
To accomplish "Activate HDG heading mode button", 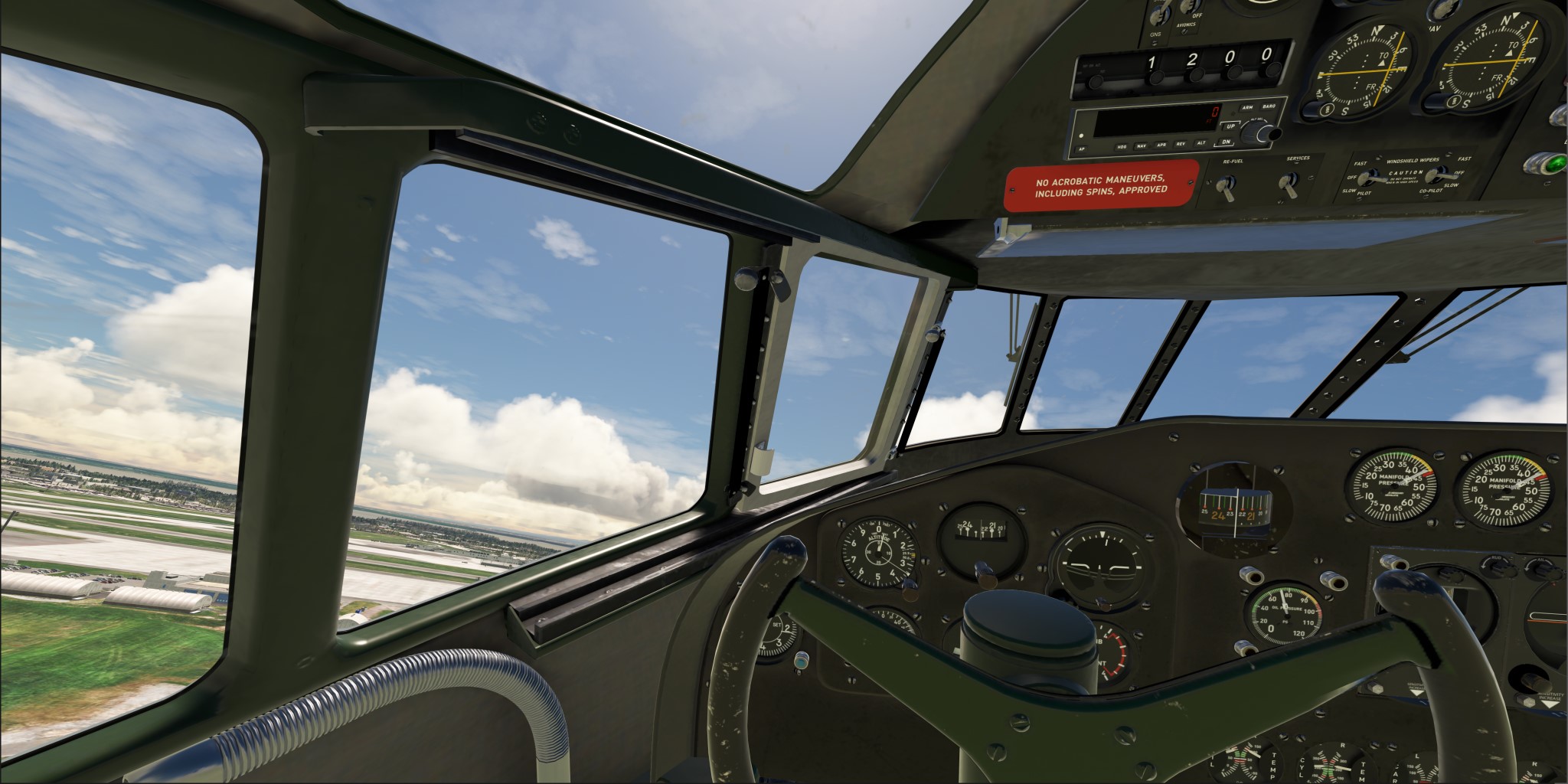I will click(x=1122, y=145).
